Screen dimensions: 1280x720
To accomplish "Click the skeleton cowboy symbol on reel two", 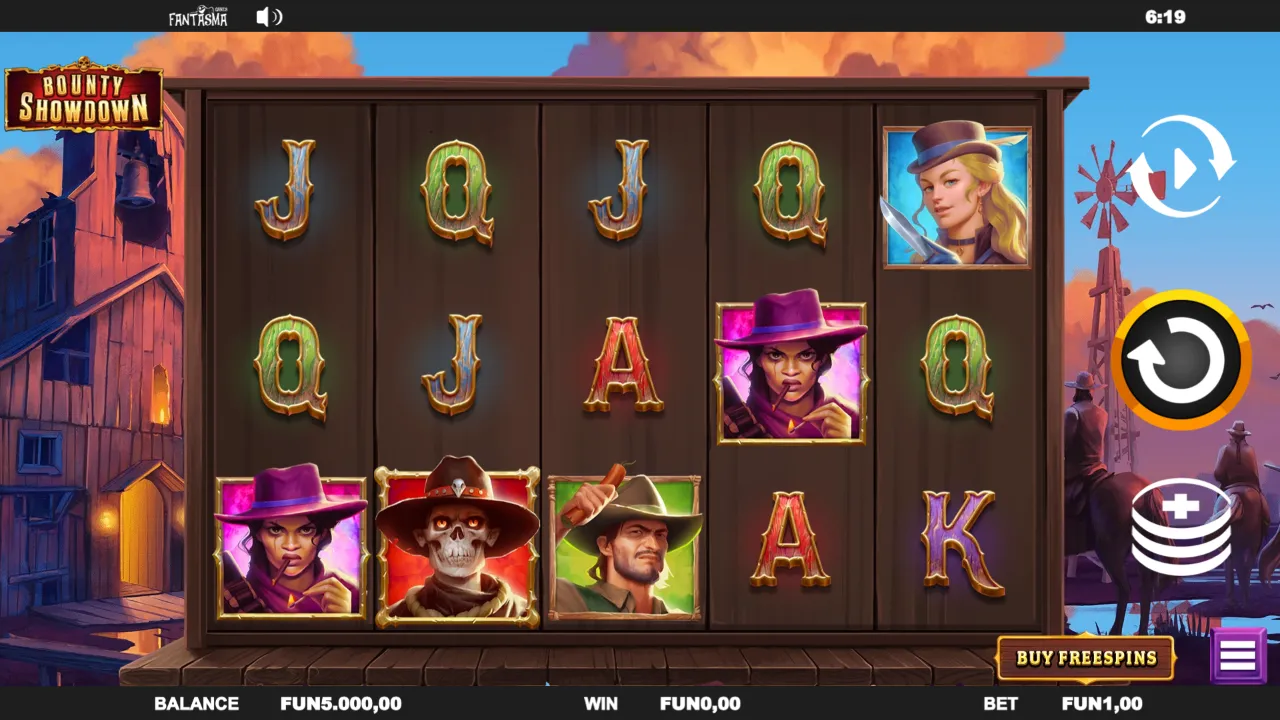I will click(x=458, y=542).
